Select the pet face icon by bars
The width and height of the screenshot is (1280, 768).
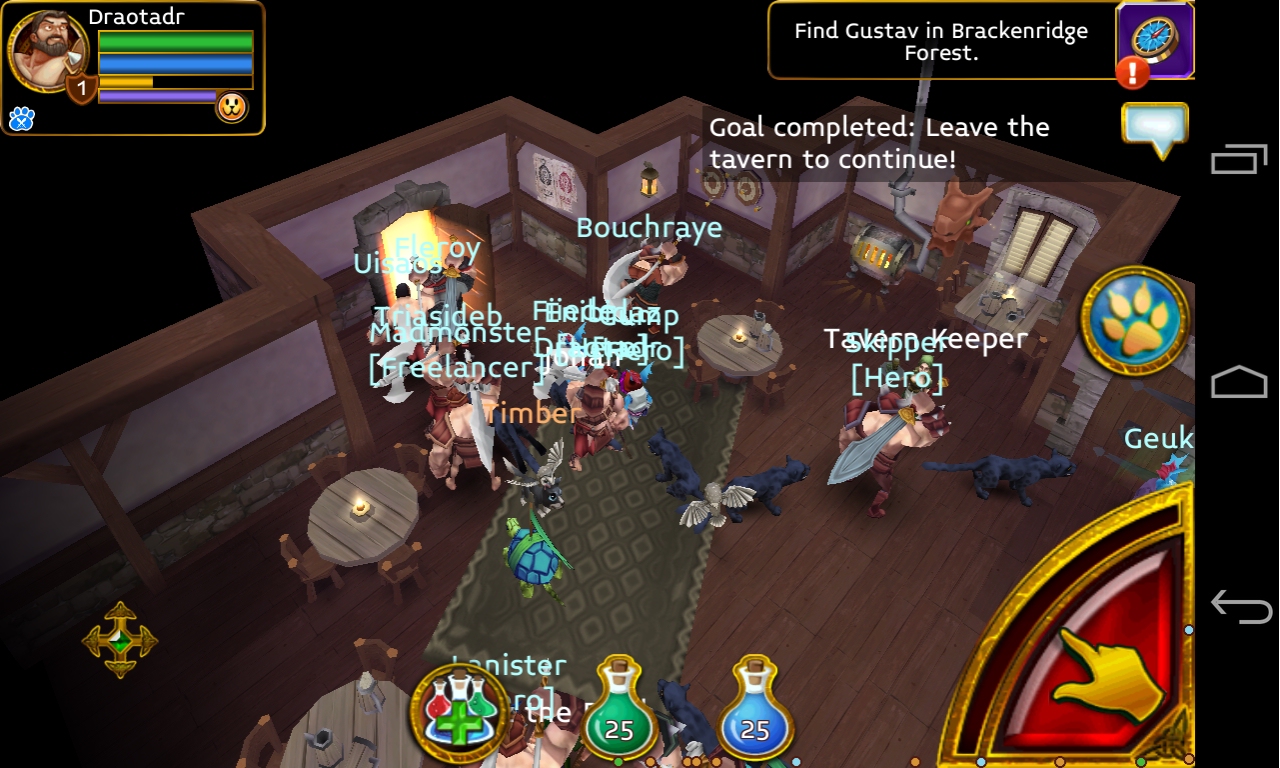(232, 107)
